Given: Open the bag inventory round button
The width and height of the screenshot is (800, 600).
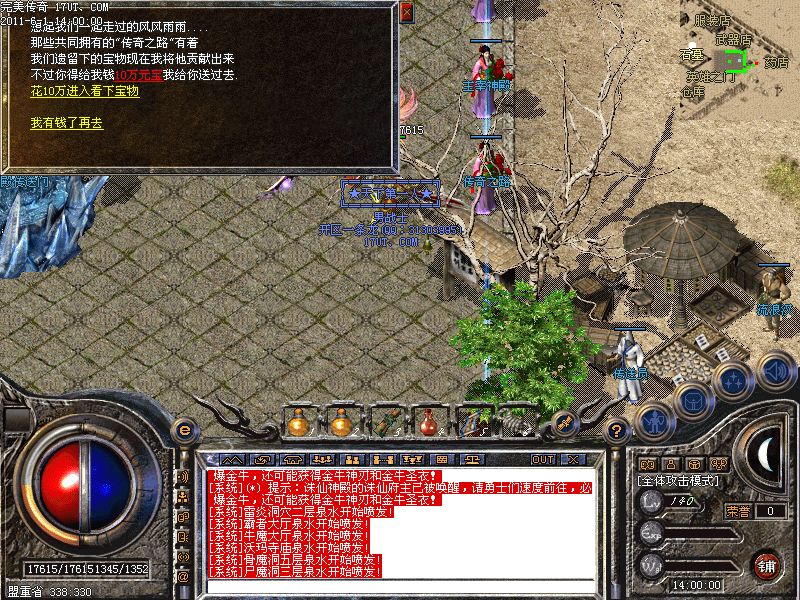Looking at the screenshot, I should (692, 400).
